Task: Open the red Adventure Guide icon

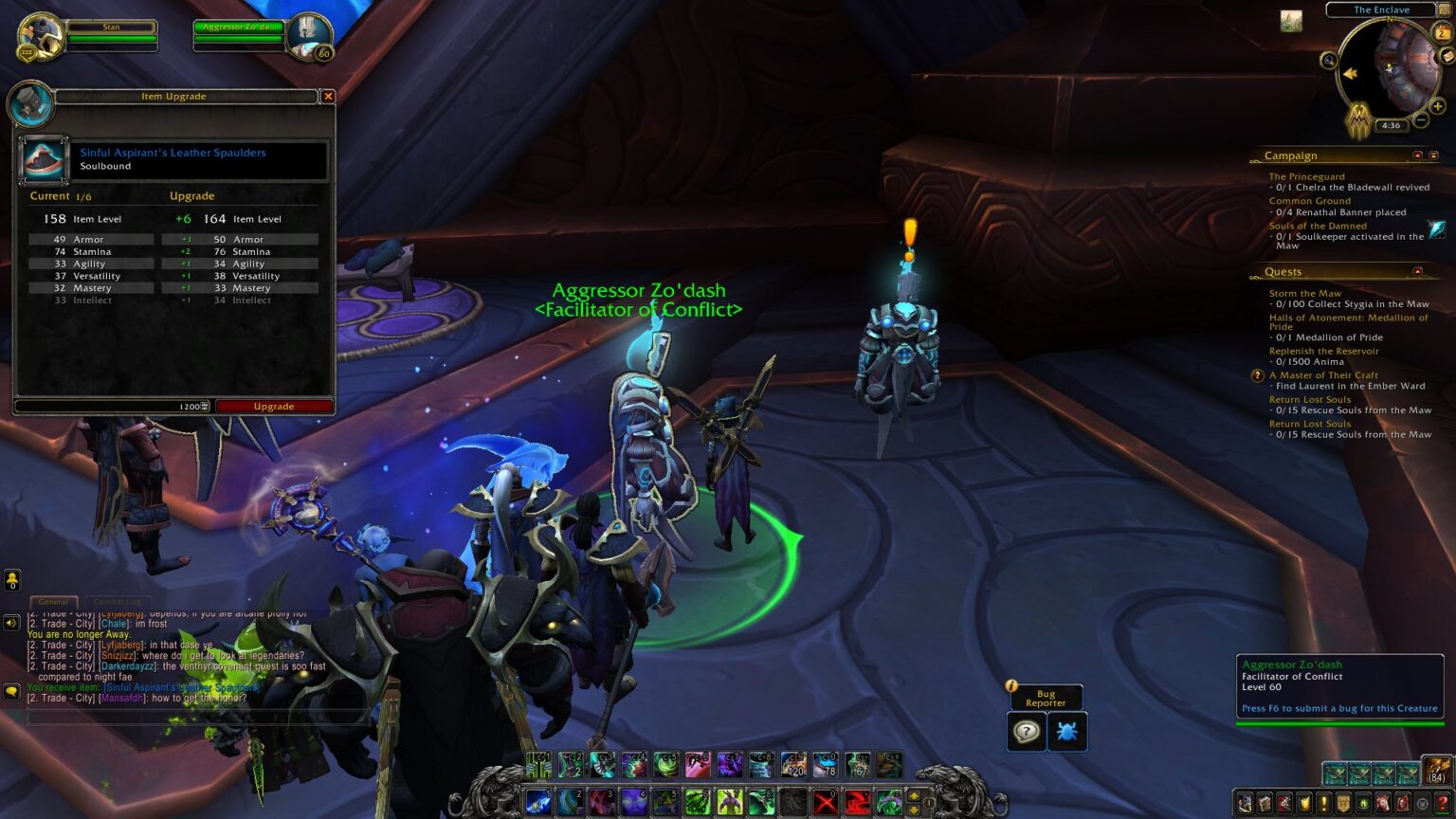Action: [1401, 804]
